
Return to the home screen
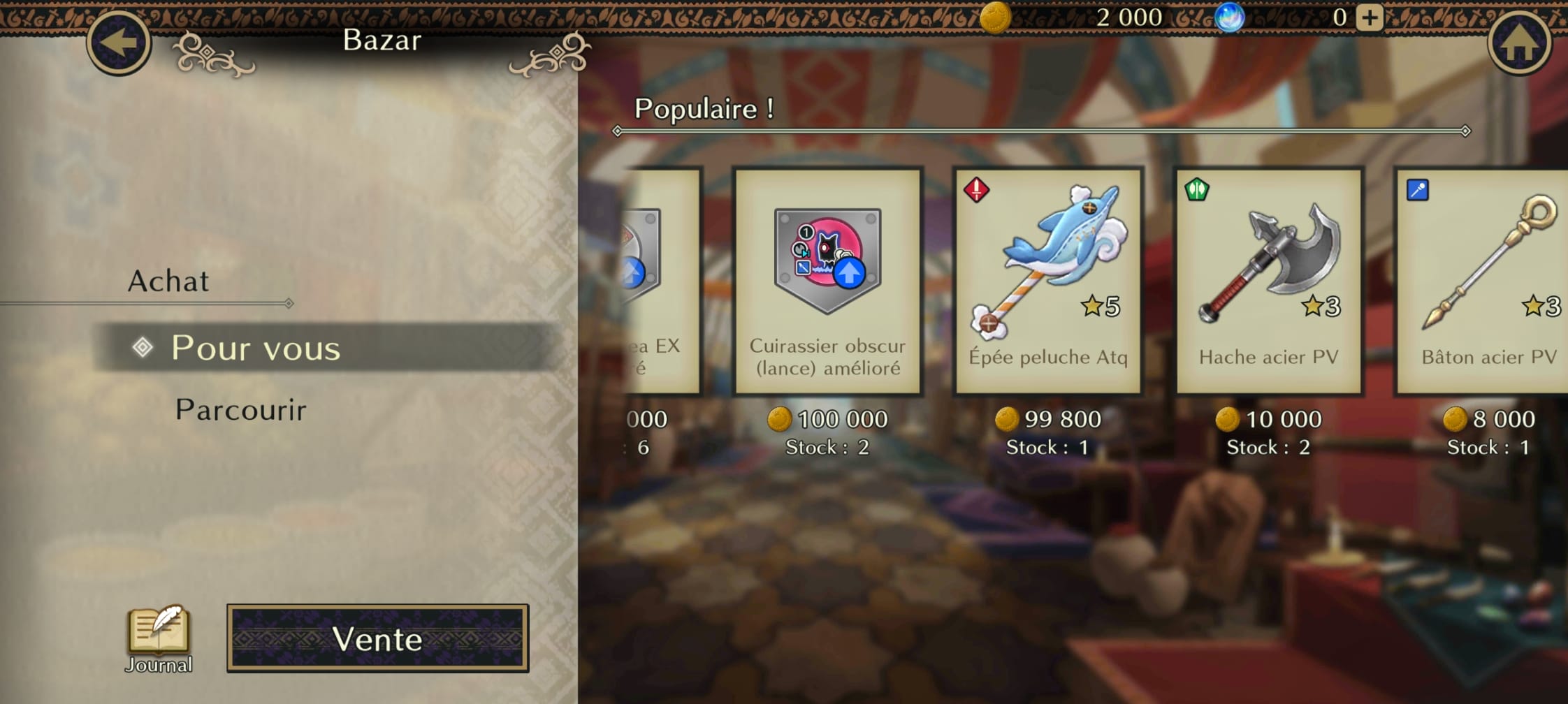1519,43
